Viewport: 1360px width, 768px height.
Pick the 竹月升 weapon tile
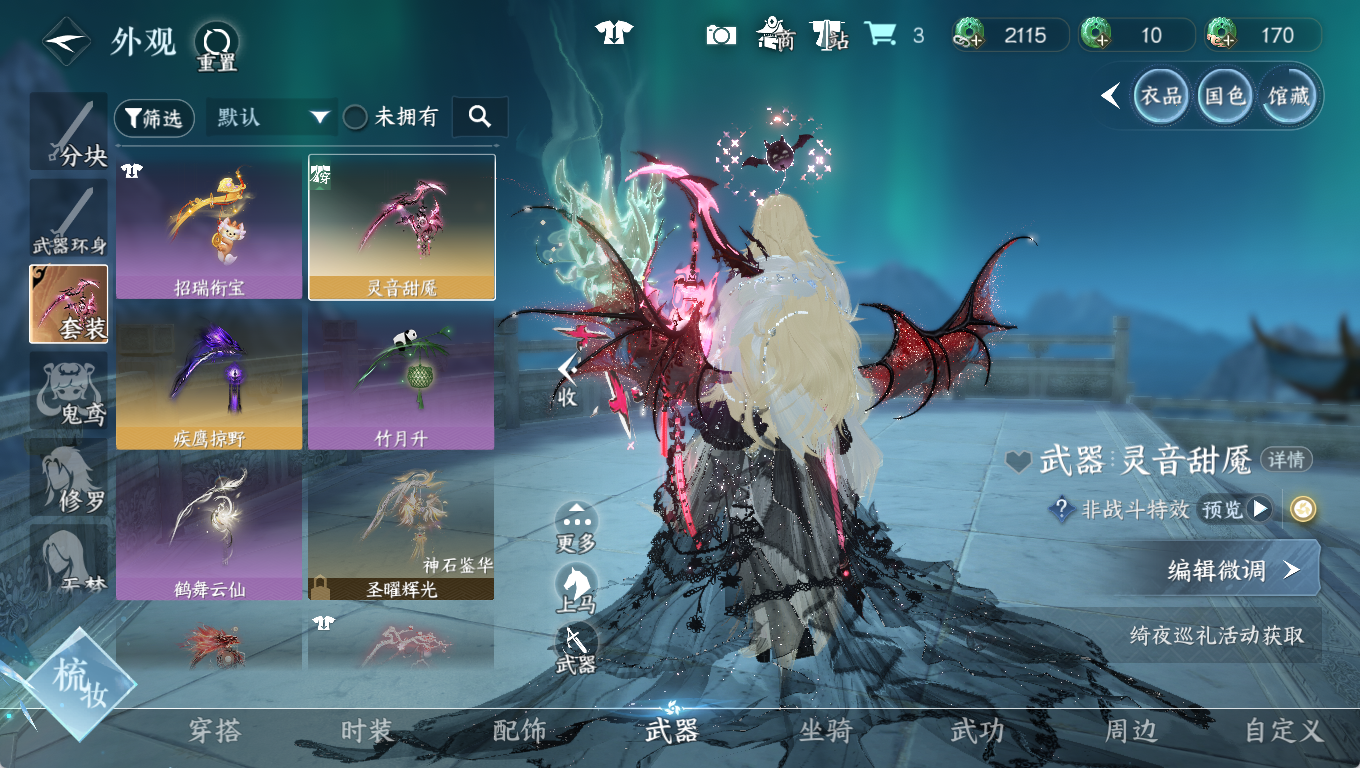point(401,377)
